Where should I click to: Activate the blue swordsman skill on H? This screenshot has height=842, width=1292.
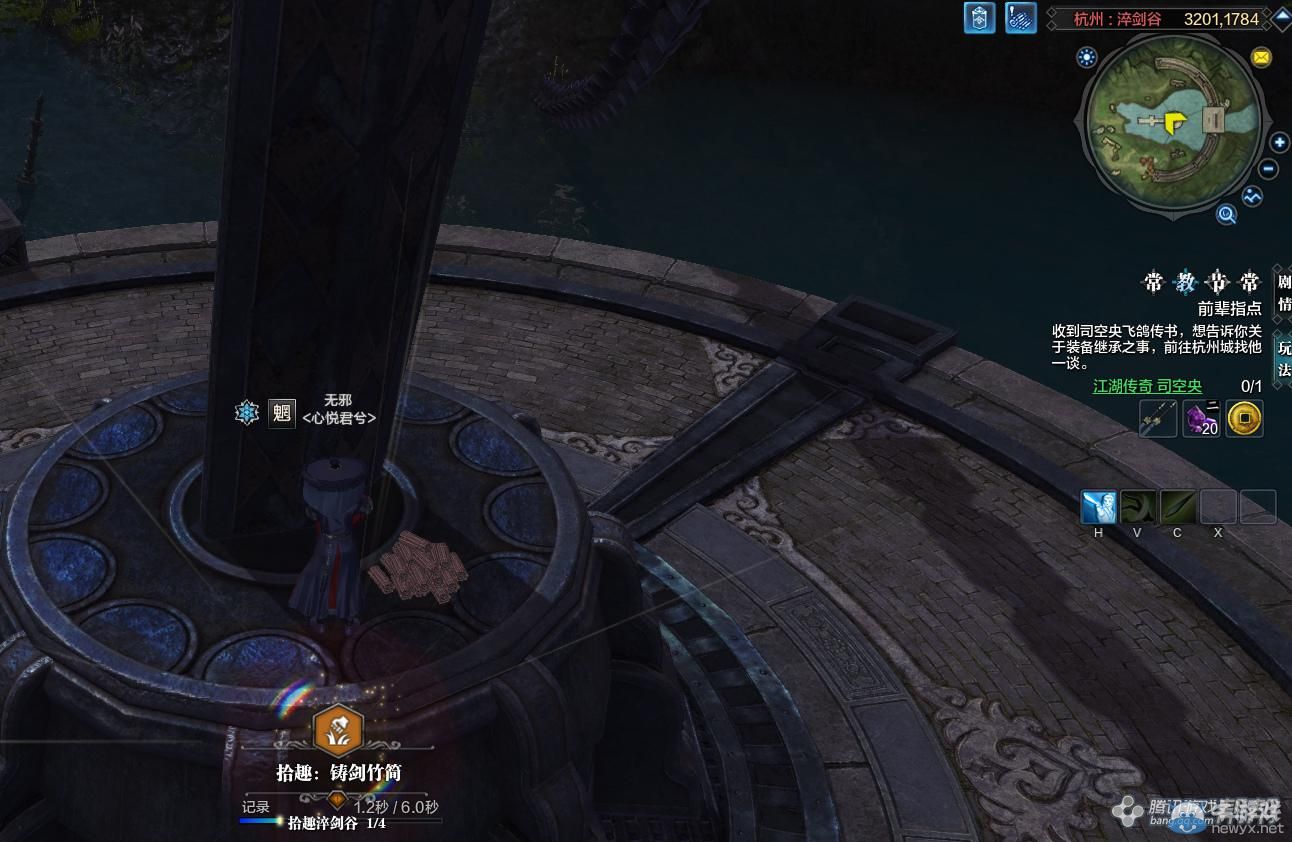click(x=1098, y=507)
